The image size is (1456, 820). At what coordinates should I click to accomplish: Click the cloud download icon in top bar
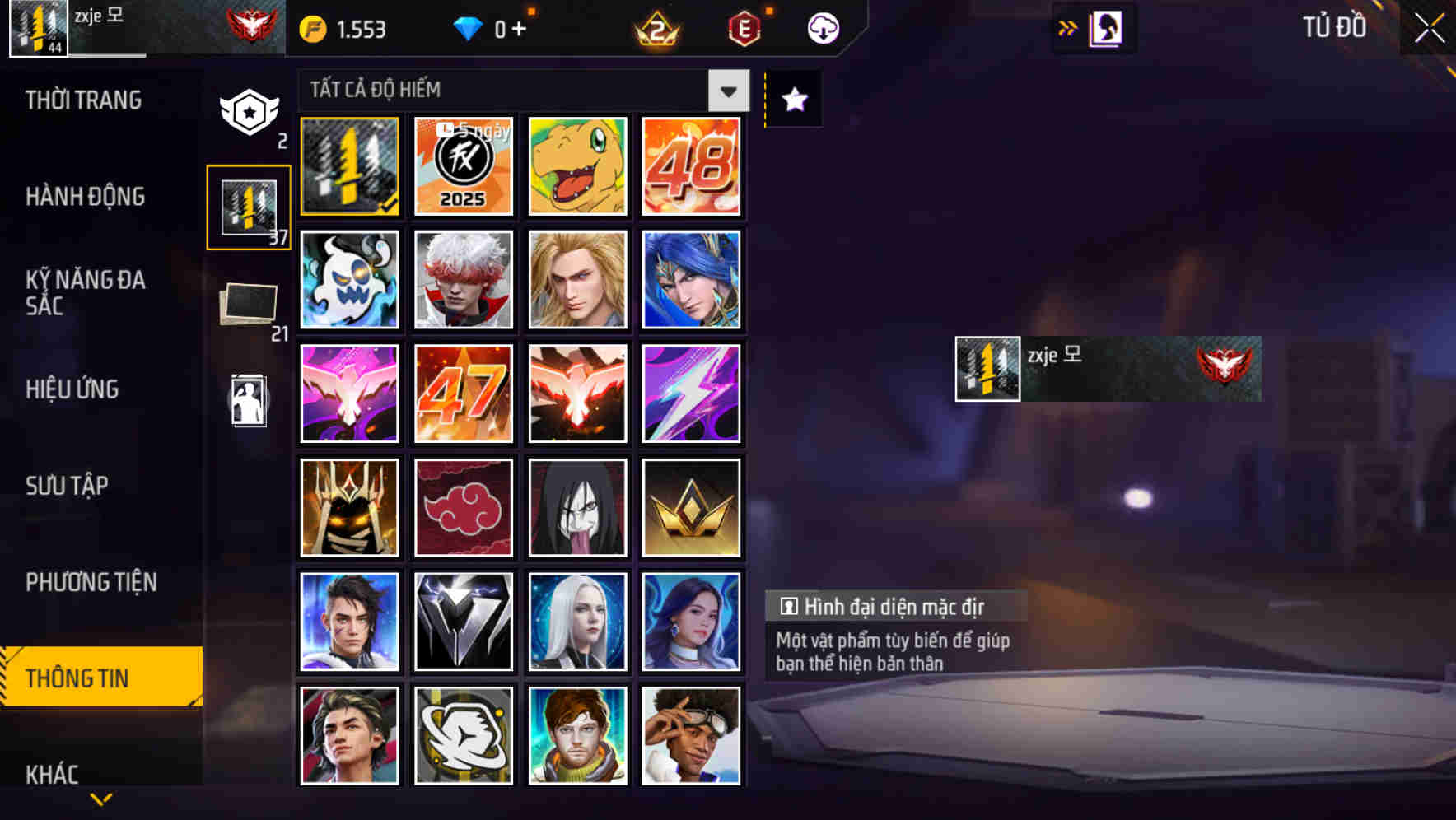[x=821, y=27]
